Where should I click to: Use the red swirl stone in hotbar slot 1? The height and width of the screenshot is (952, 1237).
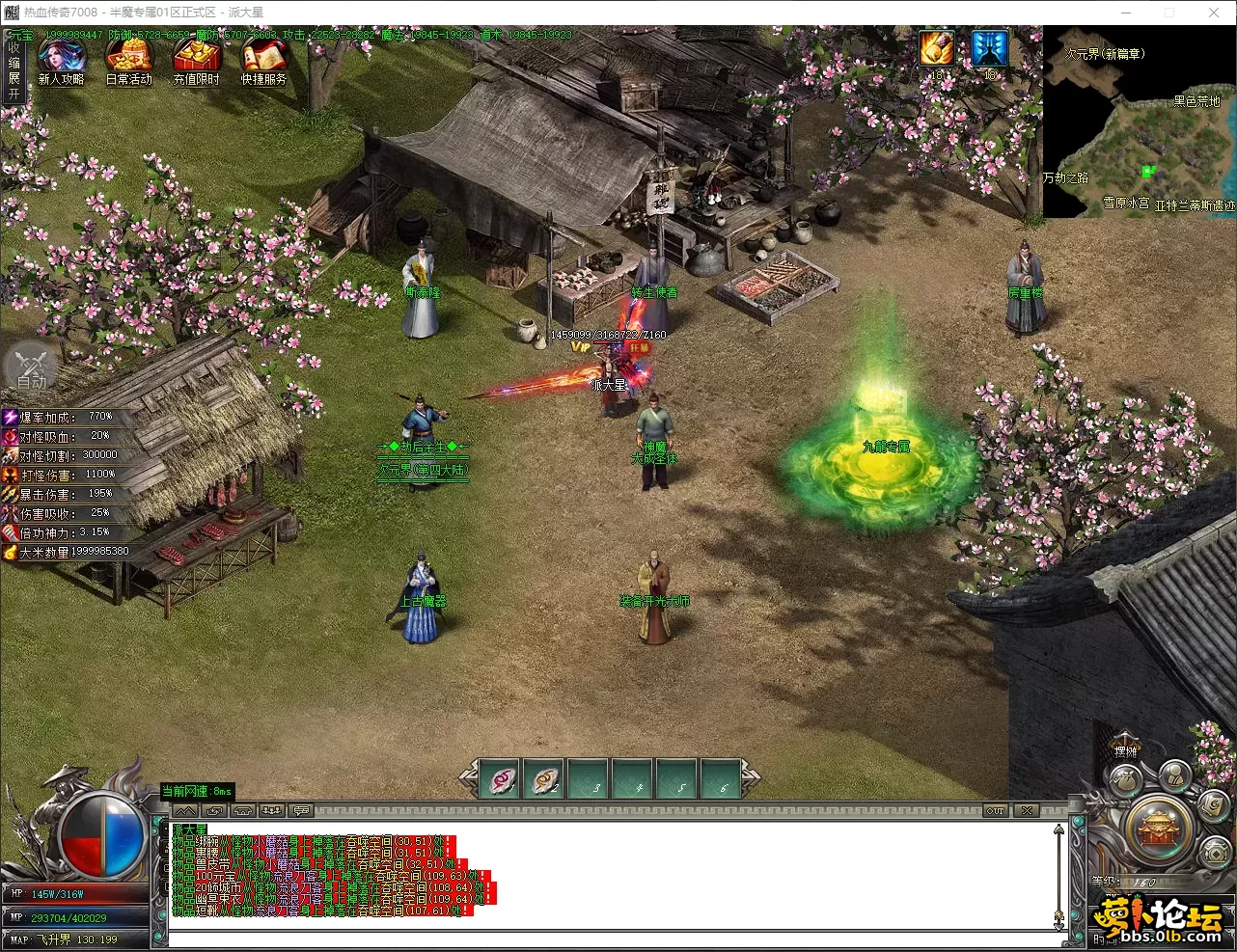502,779
